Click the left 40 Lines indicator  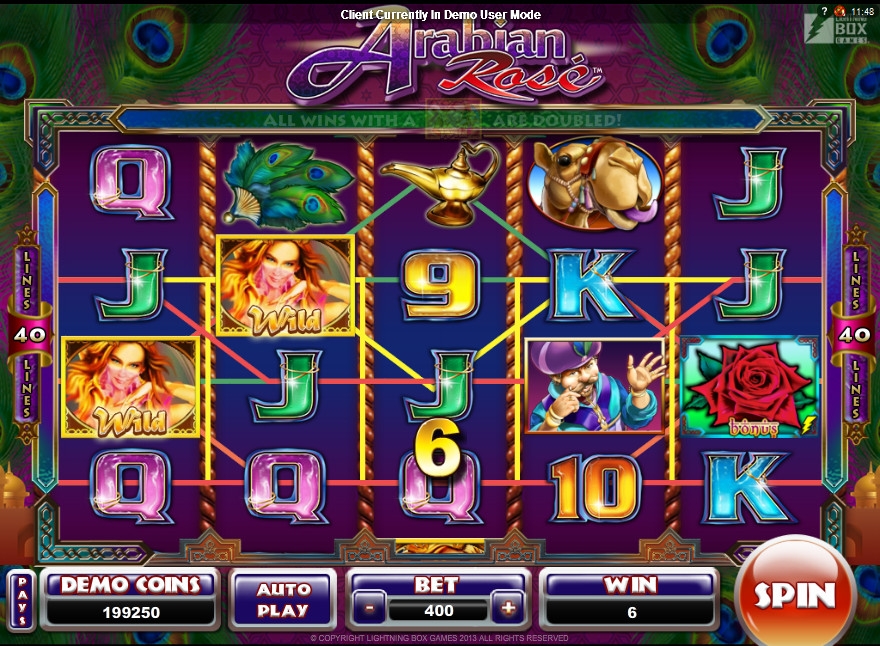[24, 334]
